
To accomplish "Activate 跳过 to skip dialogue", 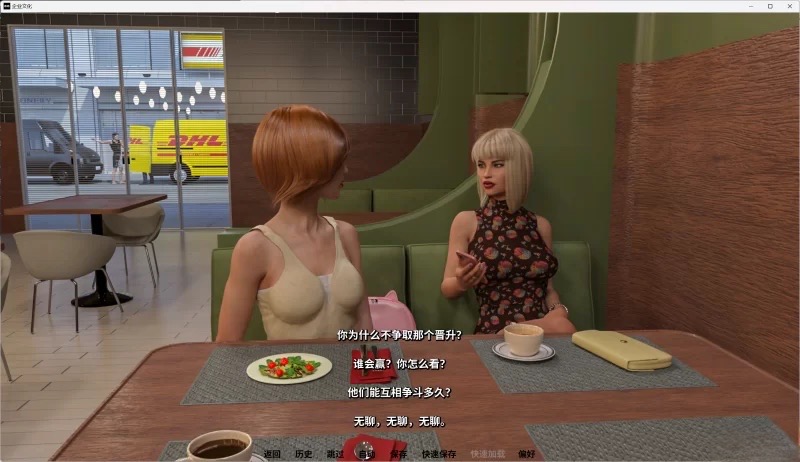I will click(335, 454).
